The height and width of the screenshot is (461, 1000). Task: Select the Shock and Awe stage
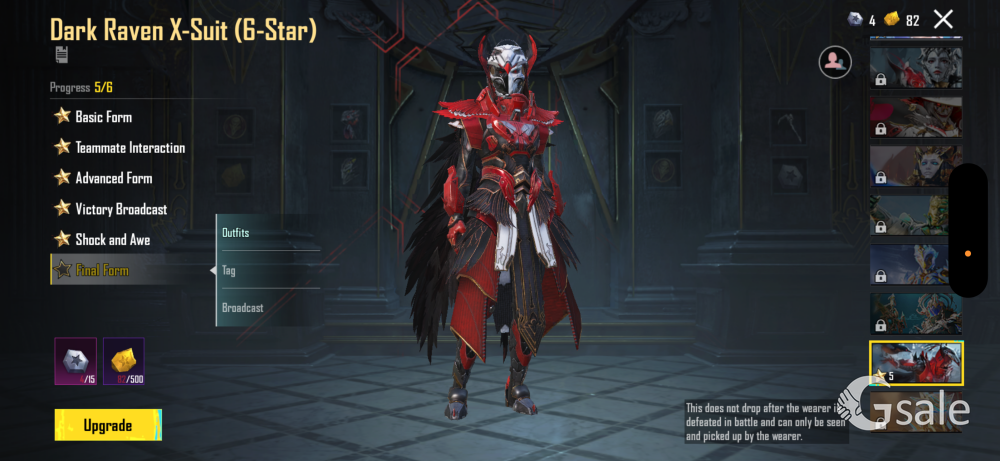112,240
